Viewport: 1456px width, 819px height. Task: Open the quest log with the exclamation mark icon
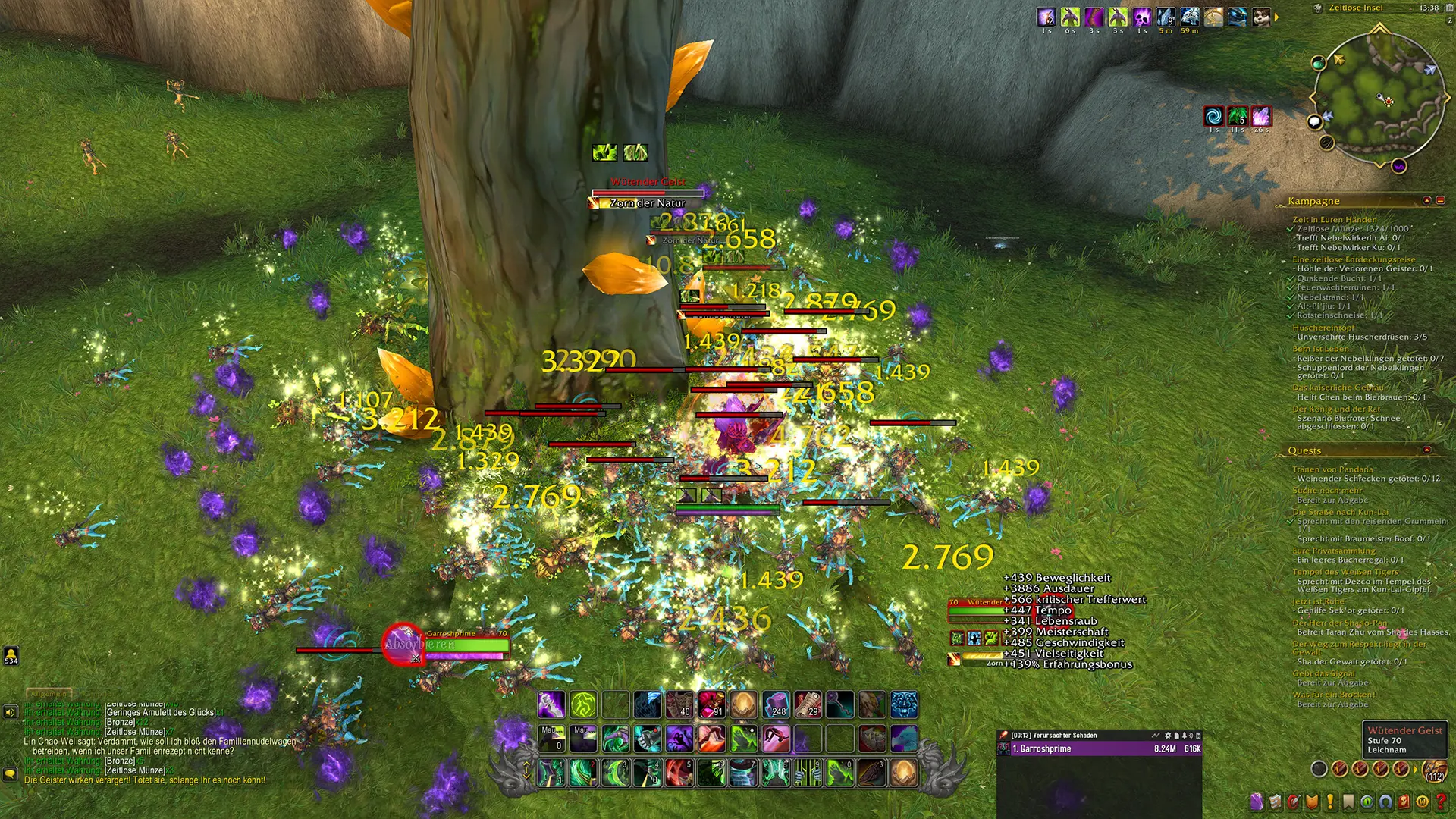click(1329, 802)
